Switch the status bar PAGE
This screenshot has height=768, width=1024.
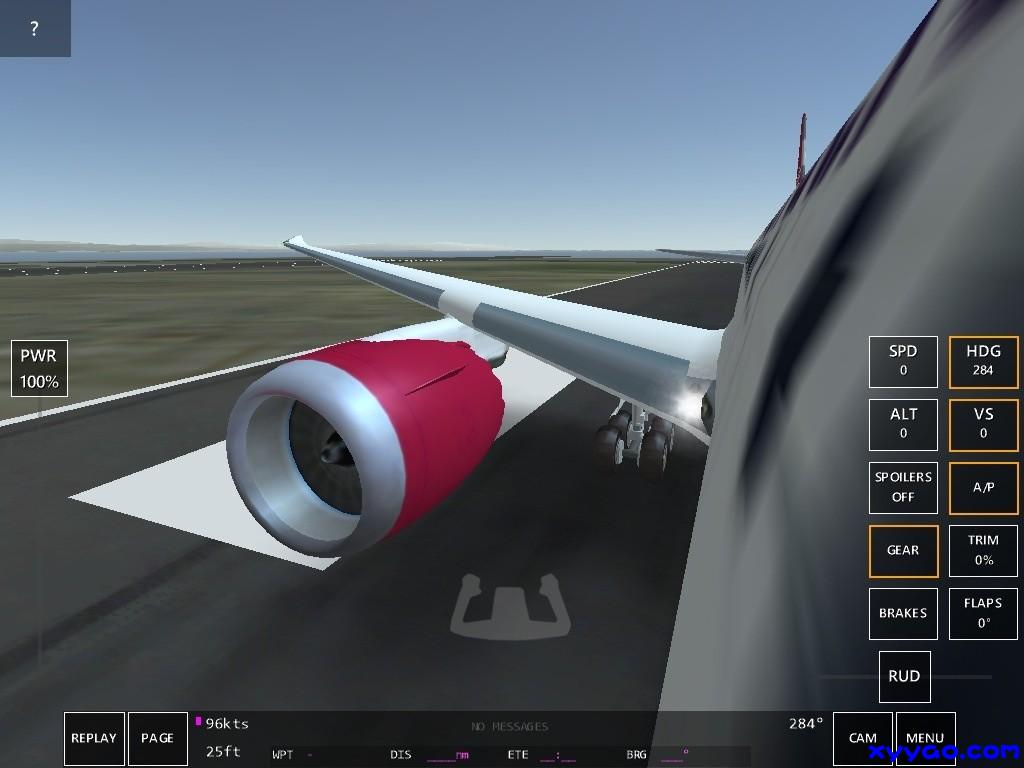pos(158,739)
